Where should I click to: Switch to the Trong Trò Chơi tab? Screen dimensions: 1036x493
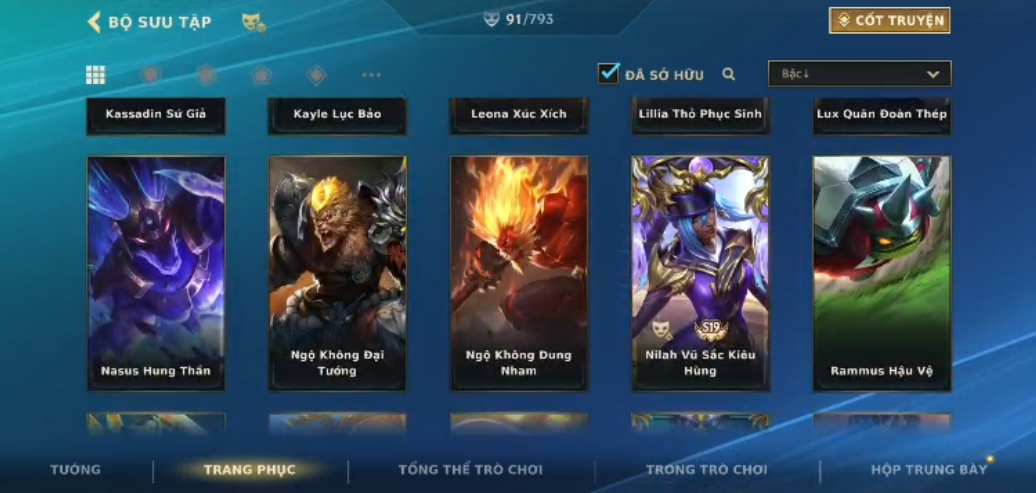click(x=706, y=470)
